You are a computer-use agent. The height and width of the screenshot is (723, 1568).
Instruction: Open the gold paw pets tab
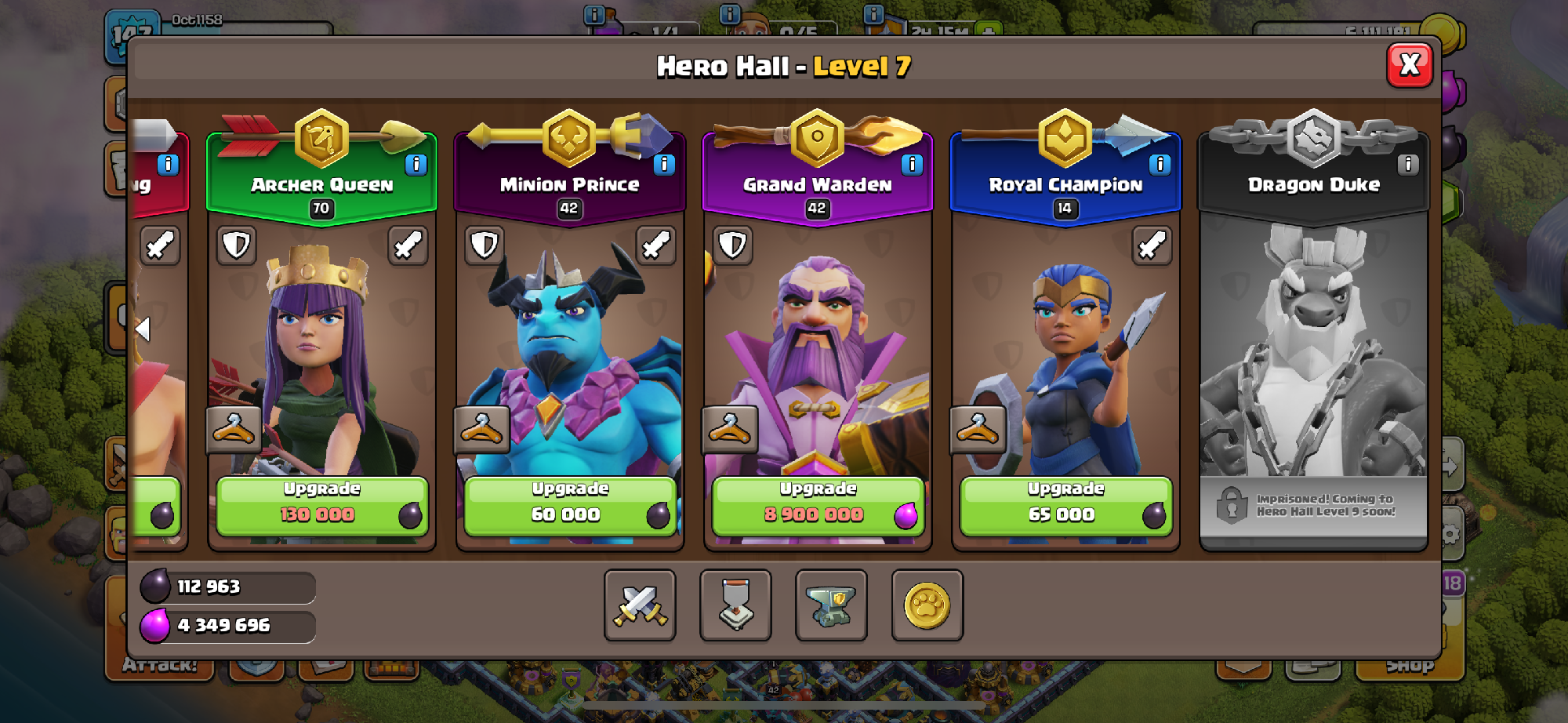click(927, 605)
